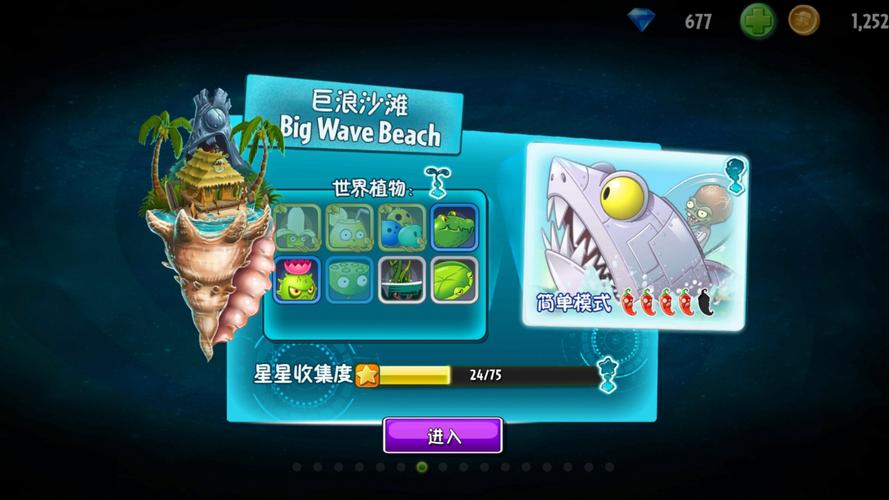Choose the blue bowling bulb plant icon
889x500 pixels.
pyautogui.click(x=401, y=228)
